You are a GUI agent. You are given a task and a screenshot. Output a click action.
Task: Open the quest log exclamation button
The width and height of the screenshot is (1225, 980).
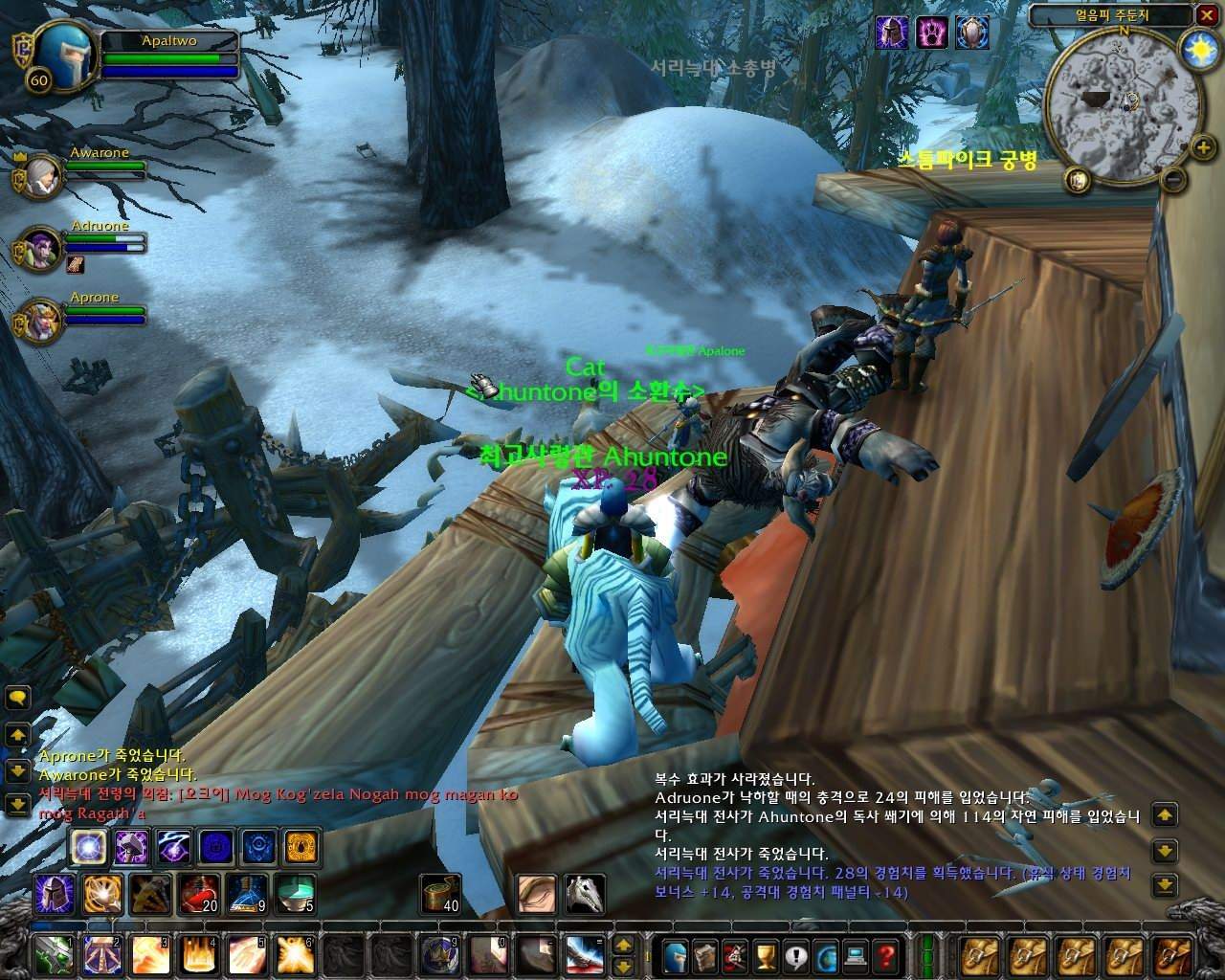coord(794,954)
